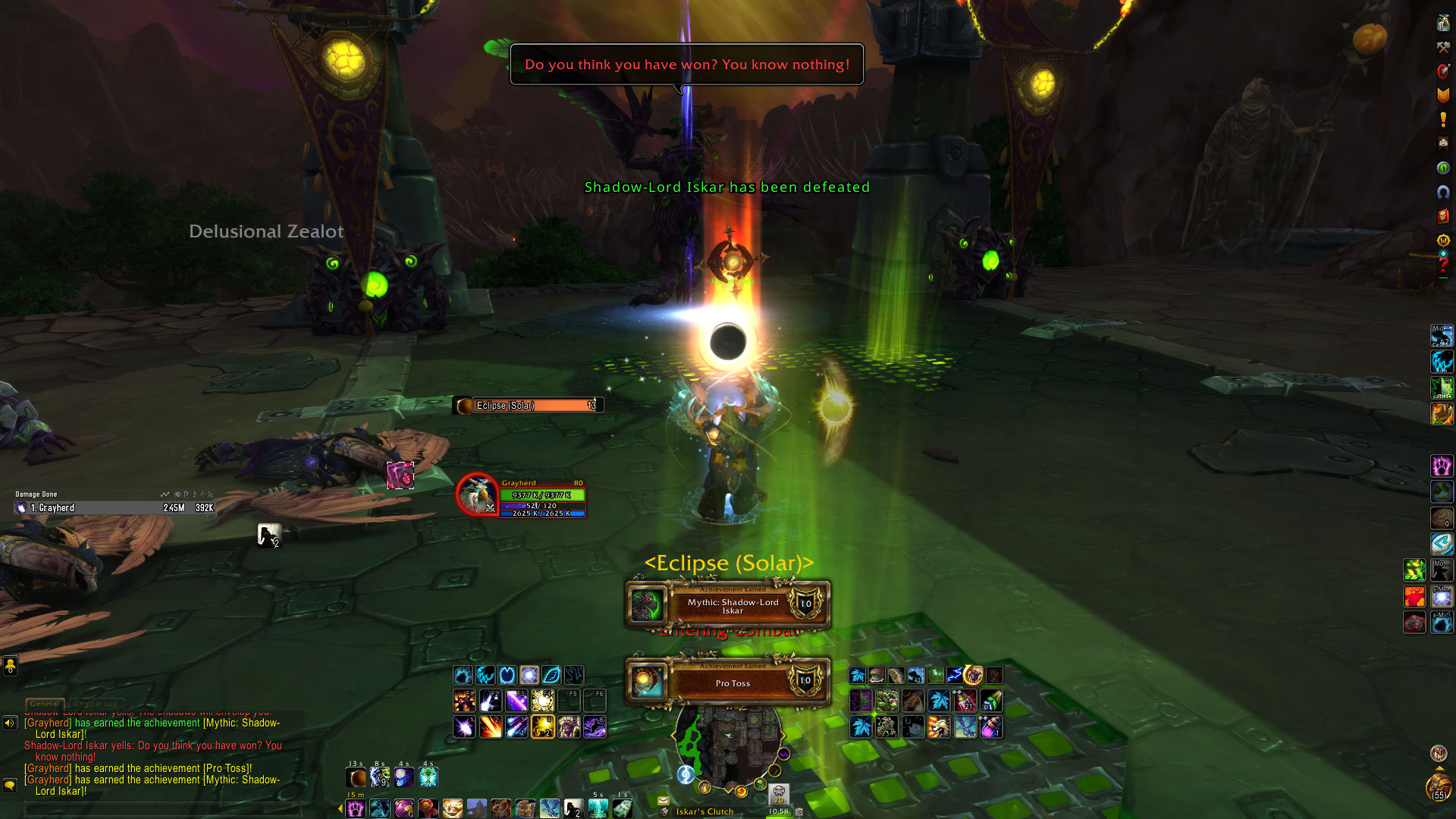Viewport: 1456px width, 819px height.
Task: Open the quest log exclamation mark button
Action: pyautogui.click(x=1443, y=120)
